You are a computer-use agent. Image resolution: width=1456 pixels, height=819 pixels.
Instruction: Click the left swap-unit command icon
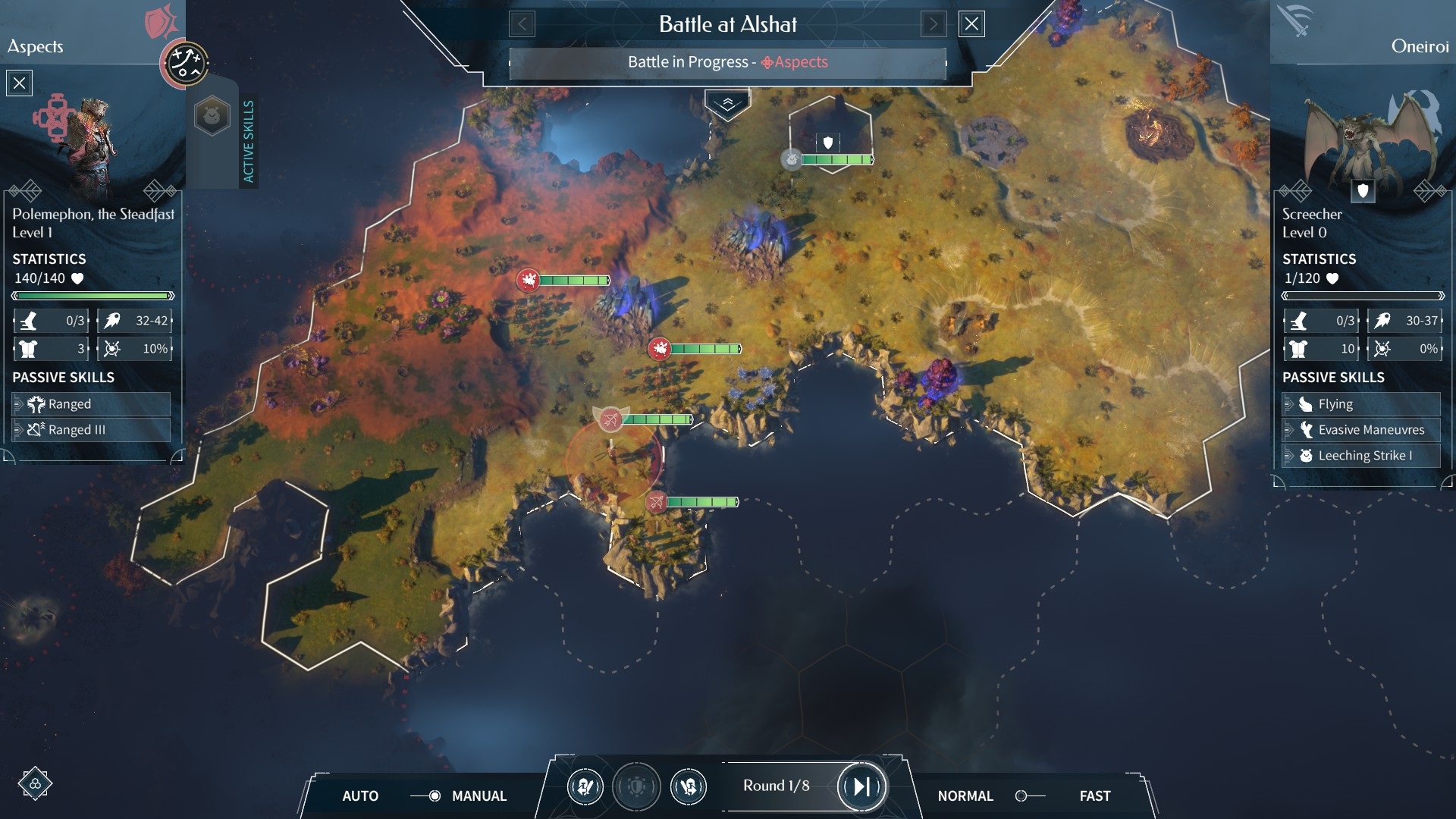[585, 786]
